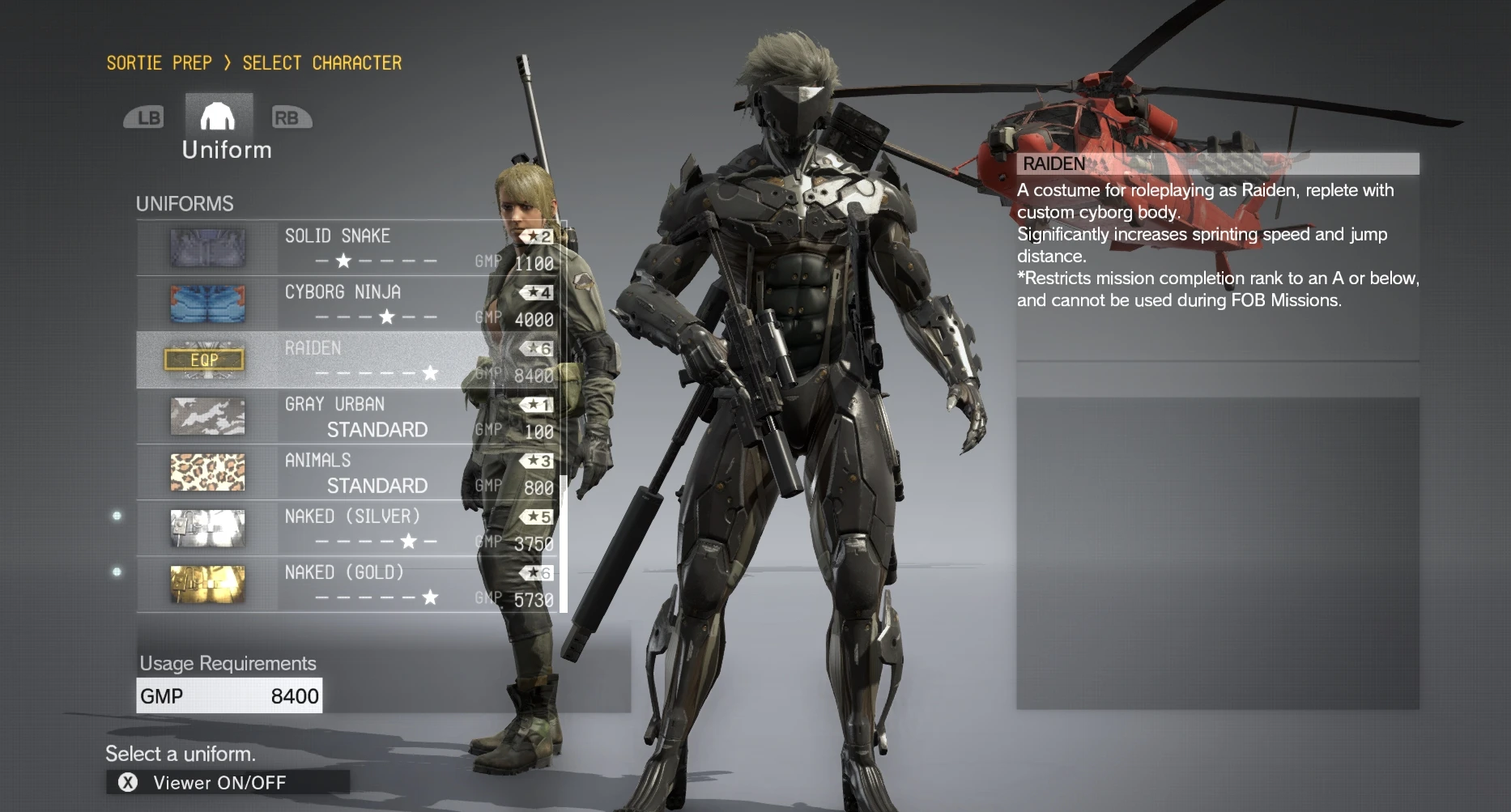Click the EQP badge on the RAIDEN entry
1511x812 pixels.
tap(205, 359)
